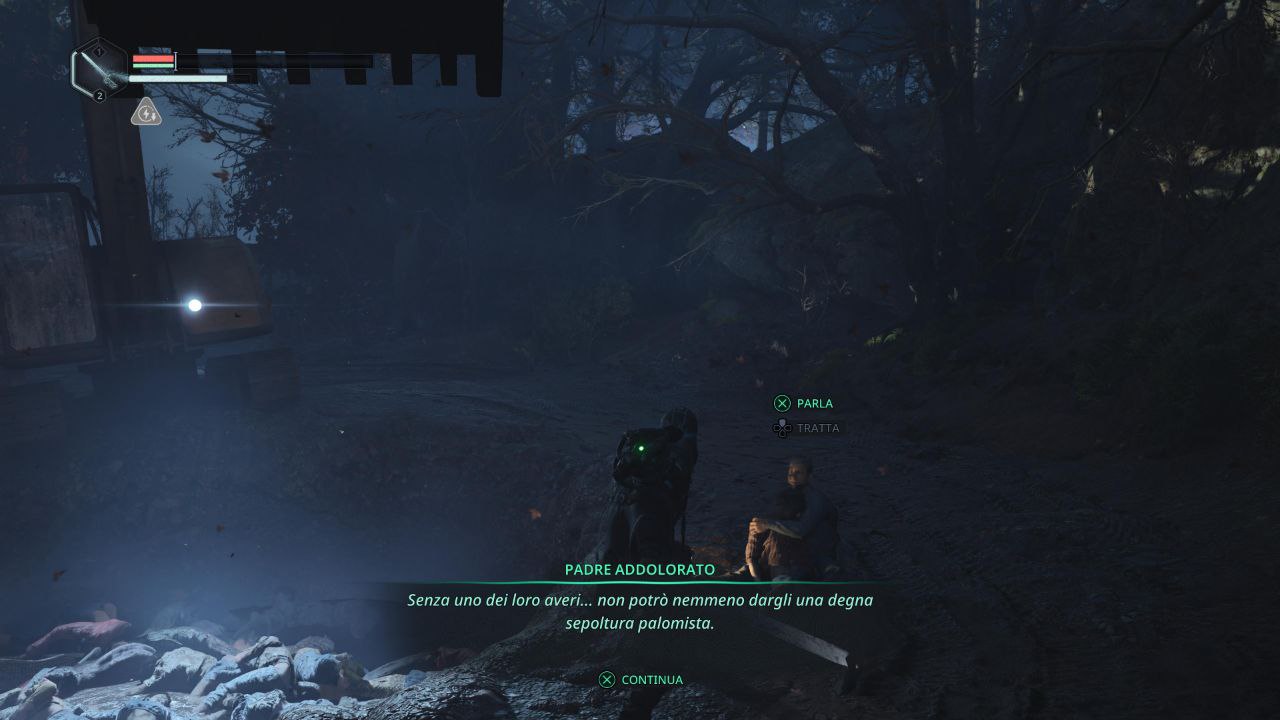Viewport: 1280px width, 720px height.
Task: Choose the Parla interaction option
Action: tap(804, 404)
